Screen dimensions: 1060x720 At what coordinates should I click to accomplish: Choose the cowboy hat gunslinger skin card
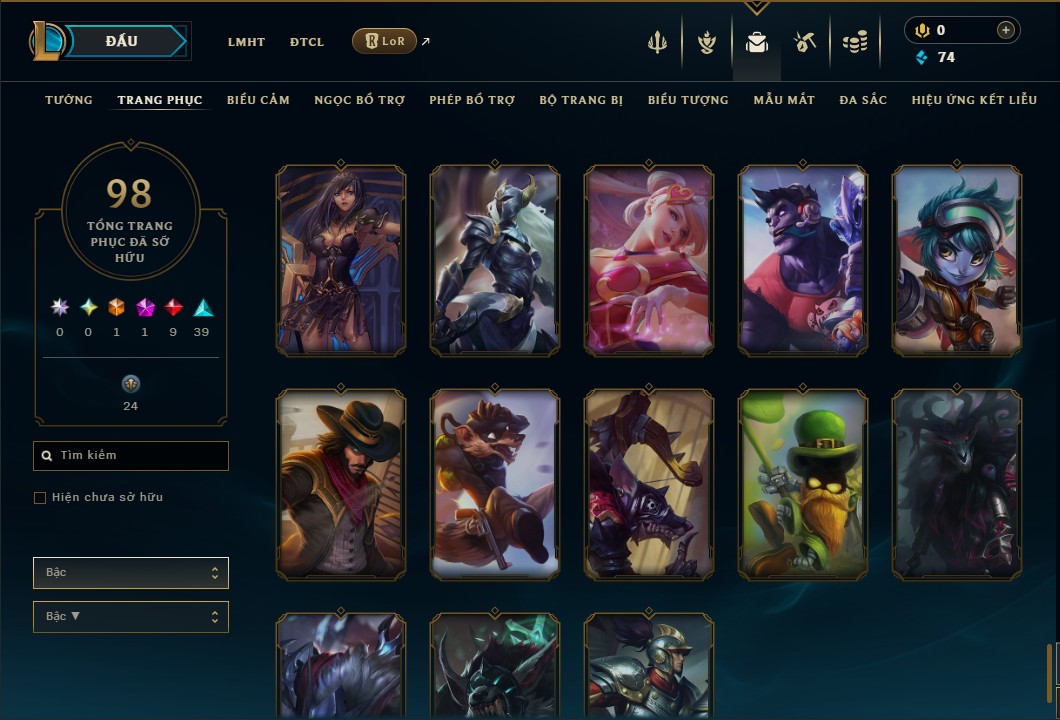point(341,485)
